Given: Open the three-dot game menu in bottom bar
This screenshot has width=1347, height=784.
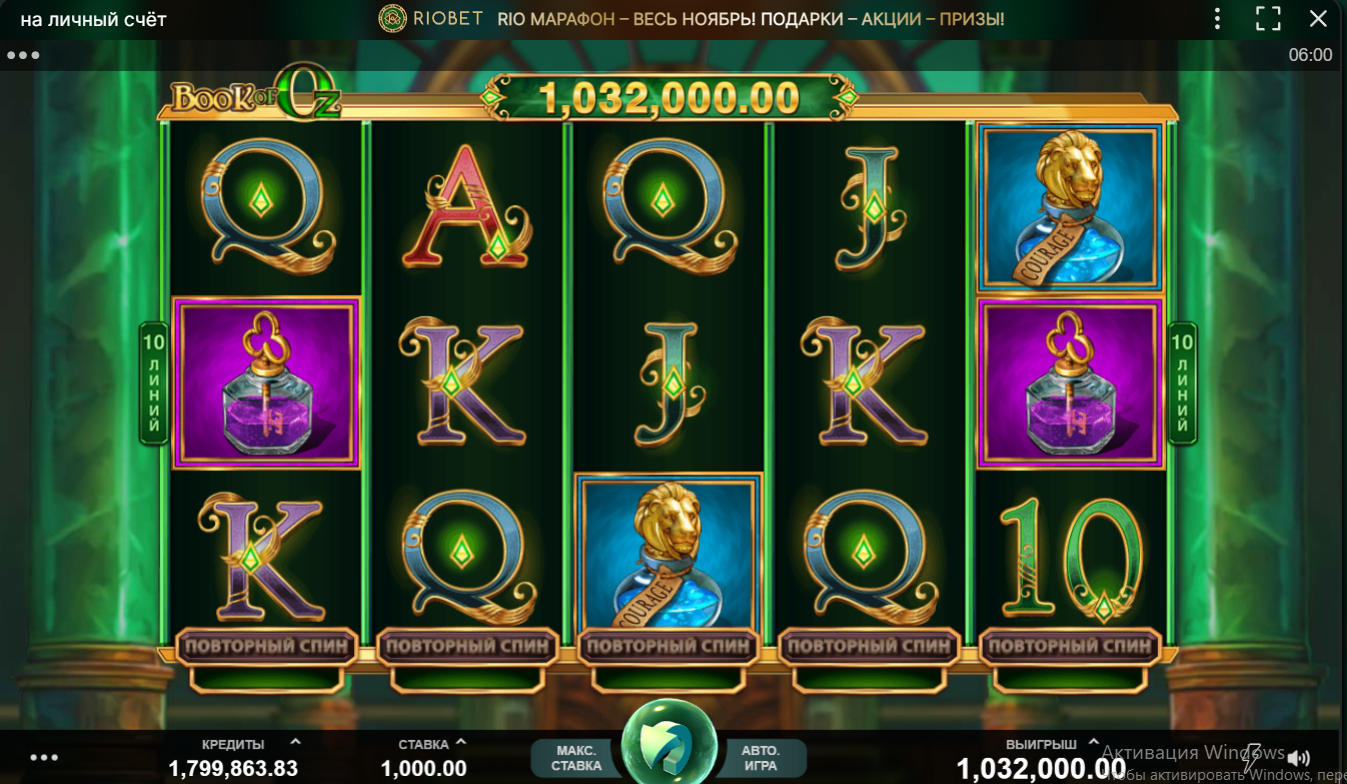Looking at the screenshot, I should click(x=44, y=758).
